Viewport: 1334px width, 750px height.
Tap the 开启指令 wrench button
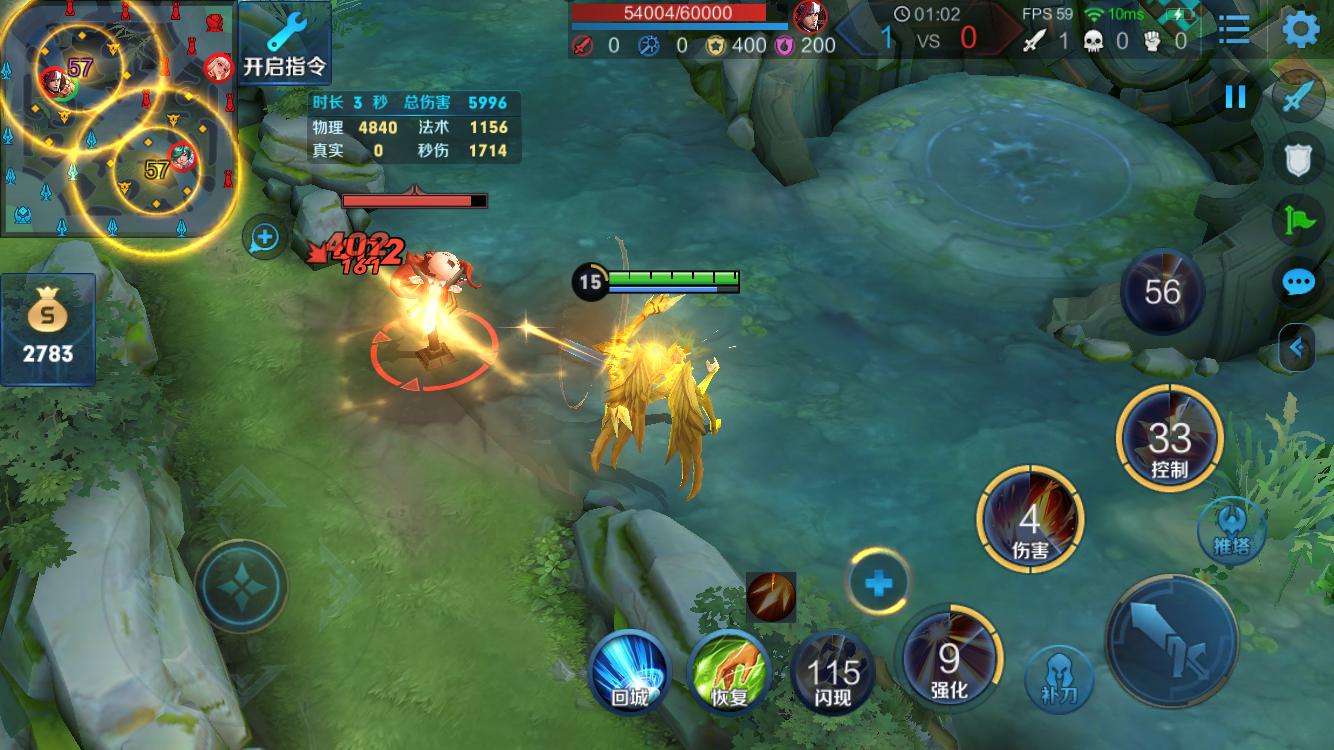(285, 44)
